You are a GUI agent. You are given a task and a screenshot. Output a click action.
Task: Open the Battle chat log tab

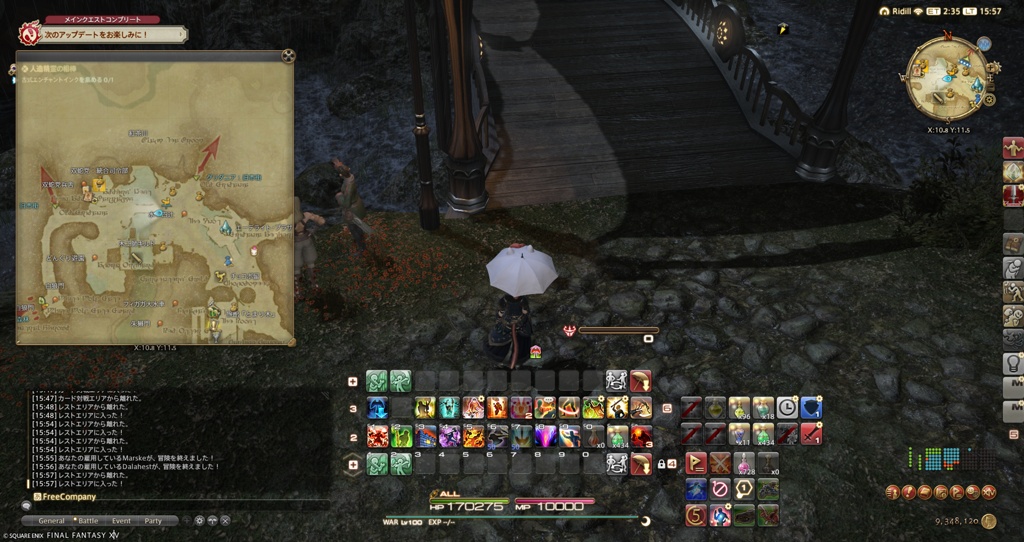tap(88, 521)
